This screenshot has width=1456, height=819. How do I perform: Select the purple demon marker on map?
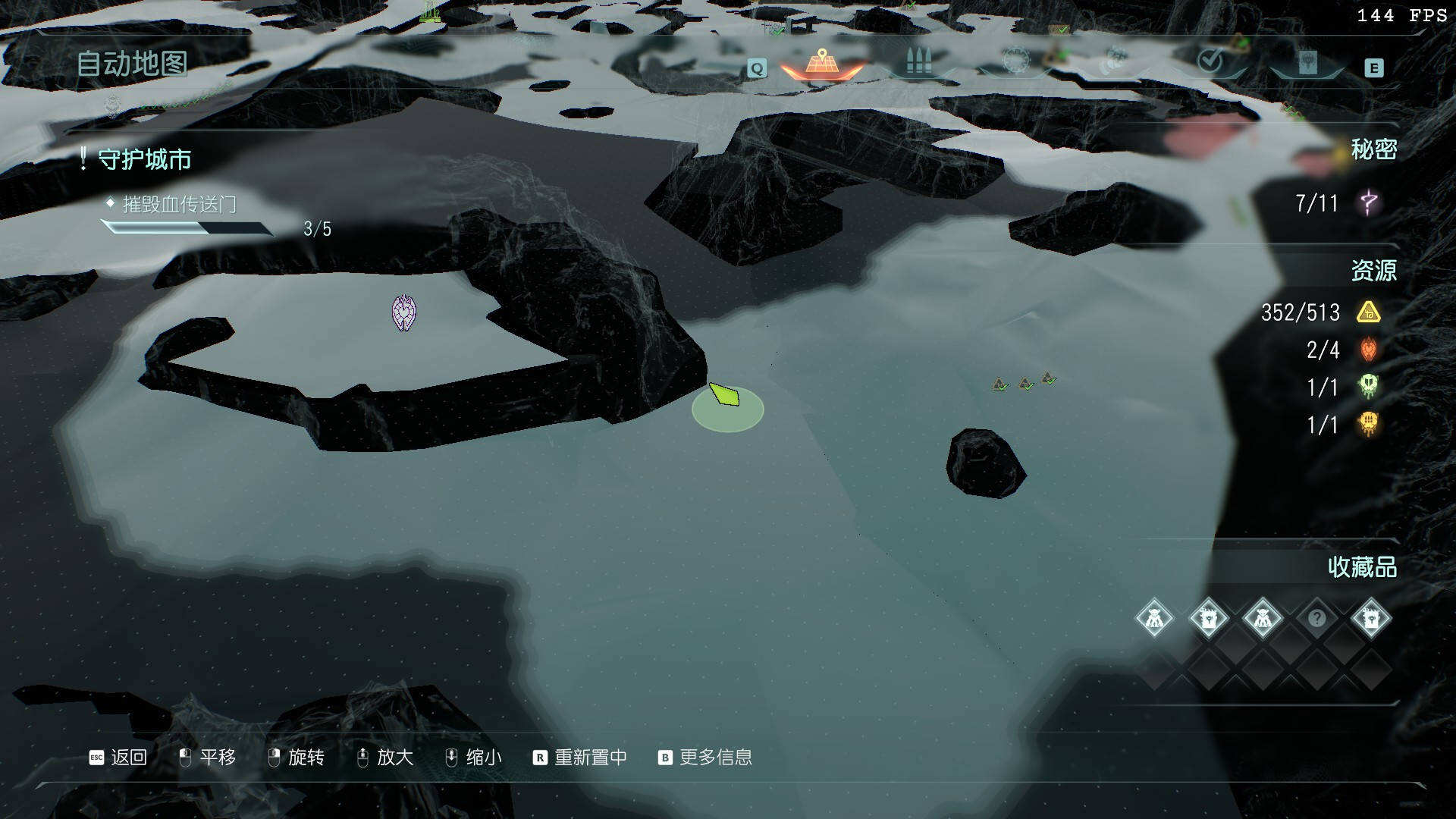click(403, 312)
